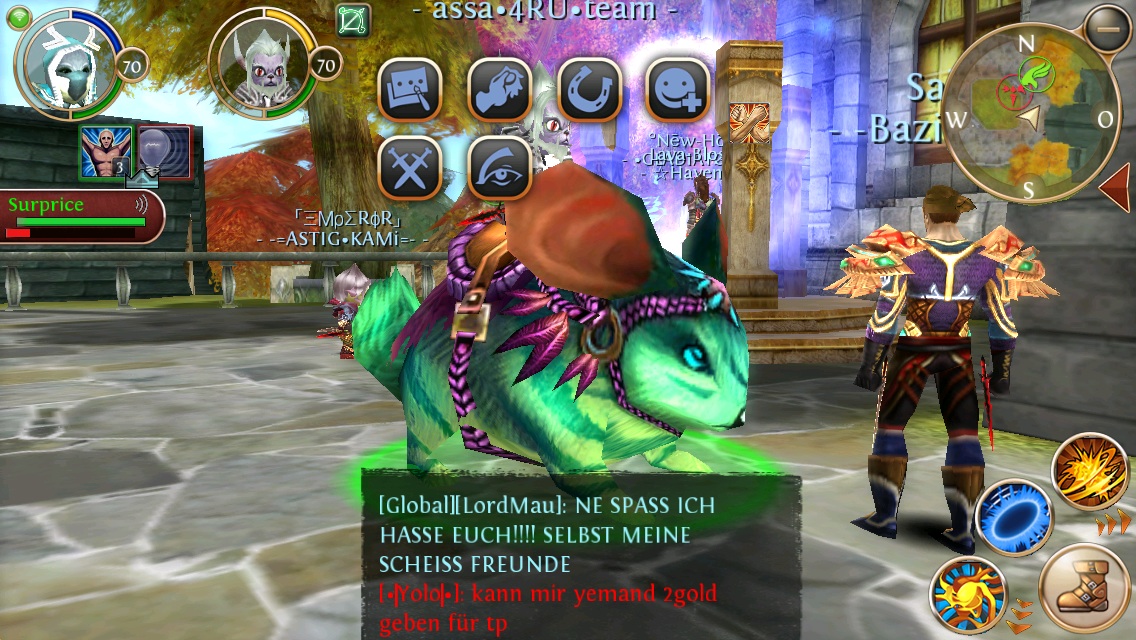Open the Global chat message box

pyautogui.click(x=580, y=556)
